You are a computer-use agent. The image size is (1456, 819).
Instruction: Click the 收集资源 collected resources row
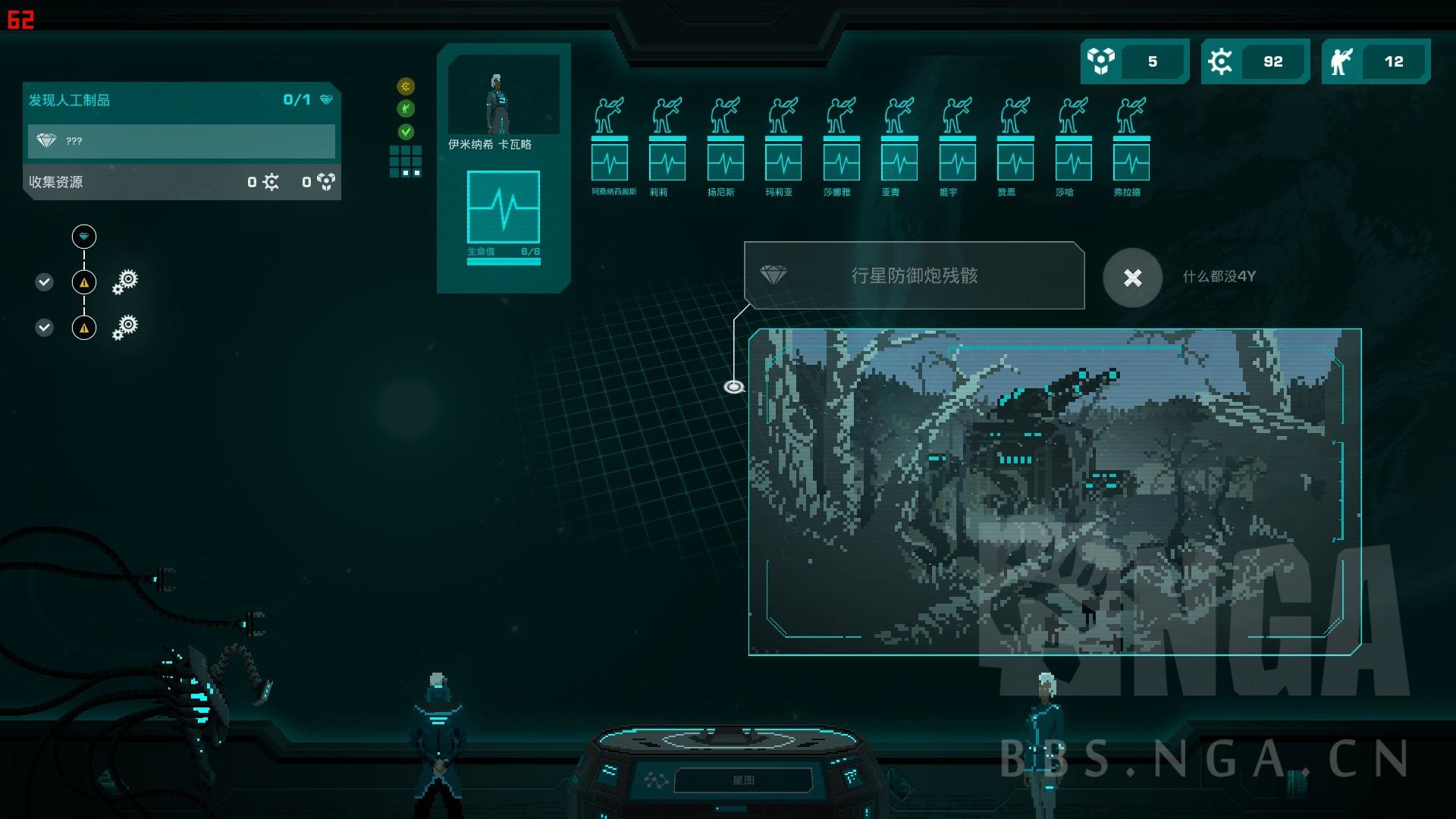click(181, 182)
